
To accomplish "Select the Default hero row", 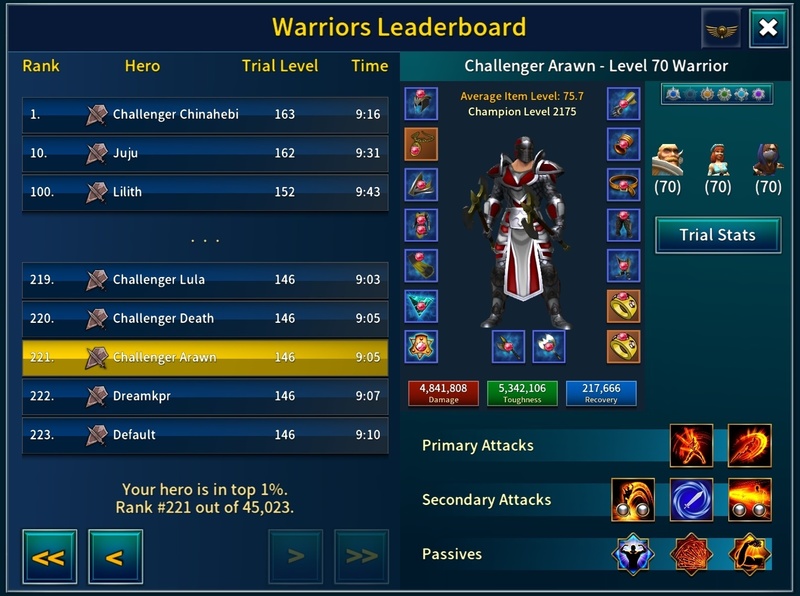I will 205,435.
